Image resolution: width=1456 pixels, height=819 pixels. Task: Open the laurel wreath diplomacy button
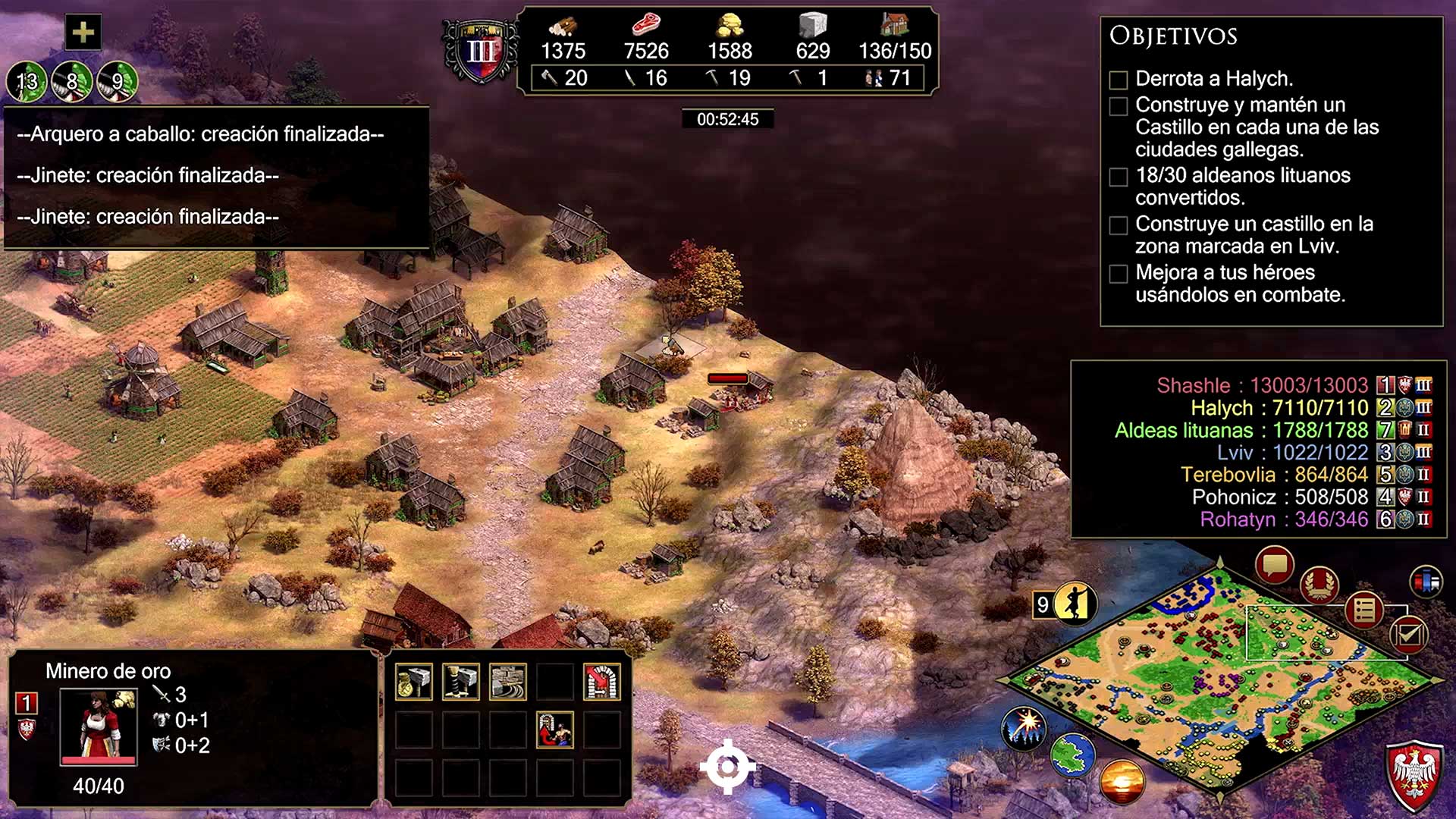click(x=1319, y=585)
